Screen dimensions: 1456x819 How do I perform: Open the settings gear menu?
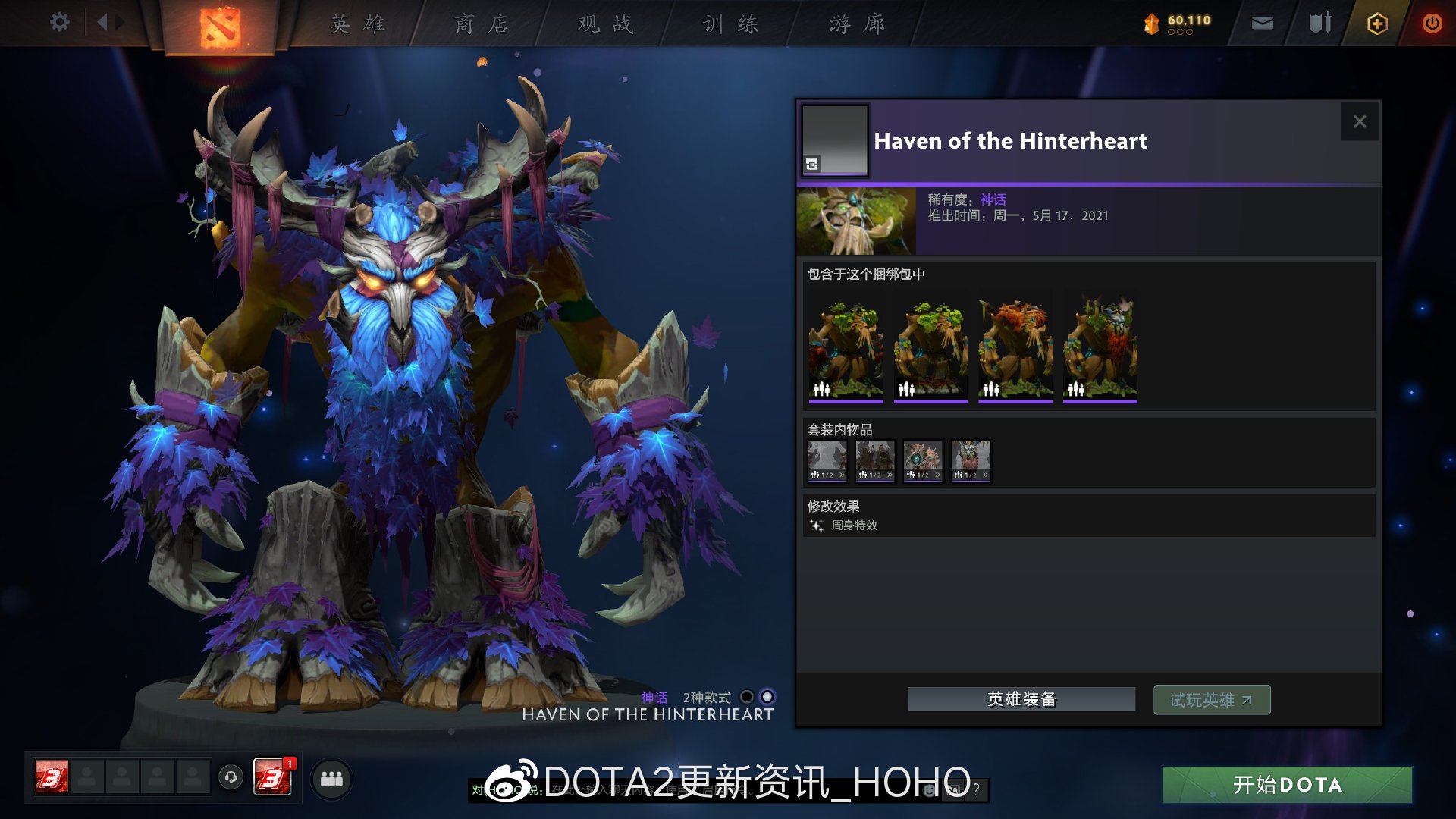[58, 23]
